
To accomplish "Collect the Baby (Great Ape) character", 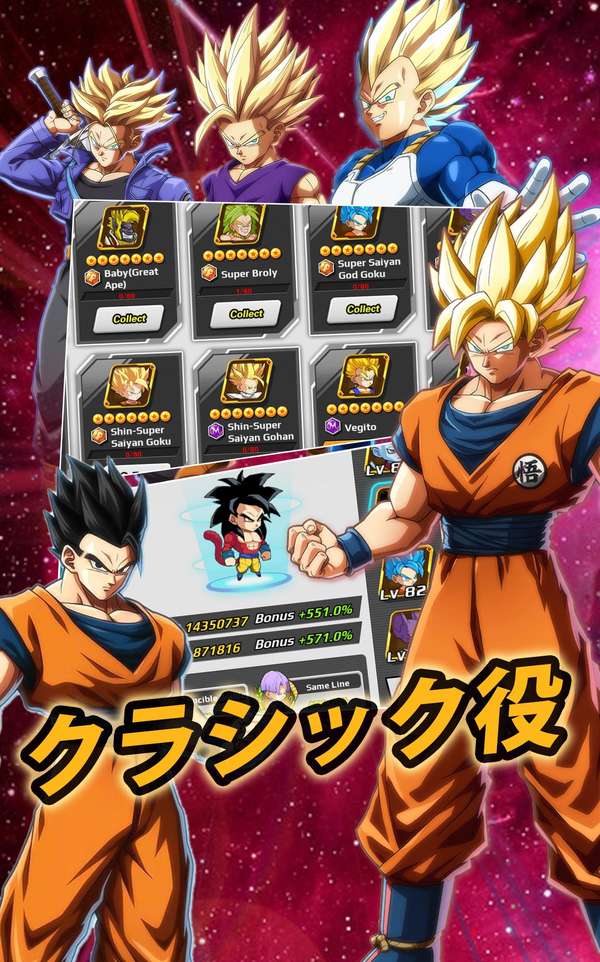I will tap(129, 318).
